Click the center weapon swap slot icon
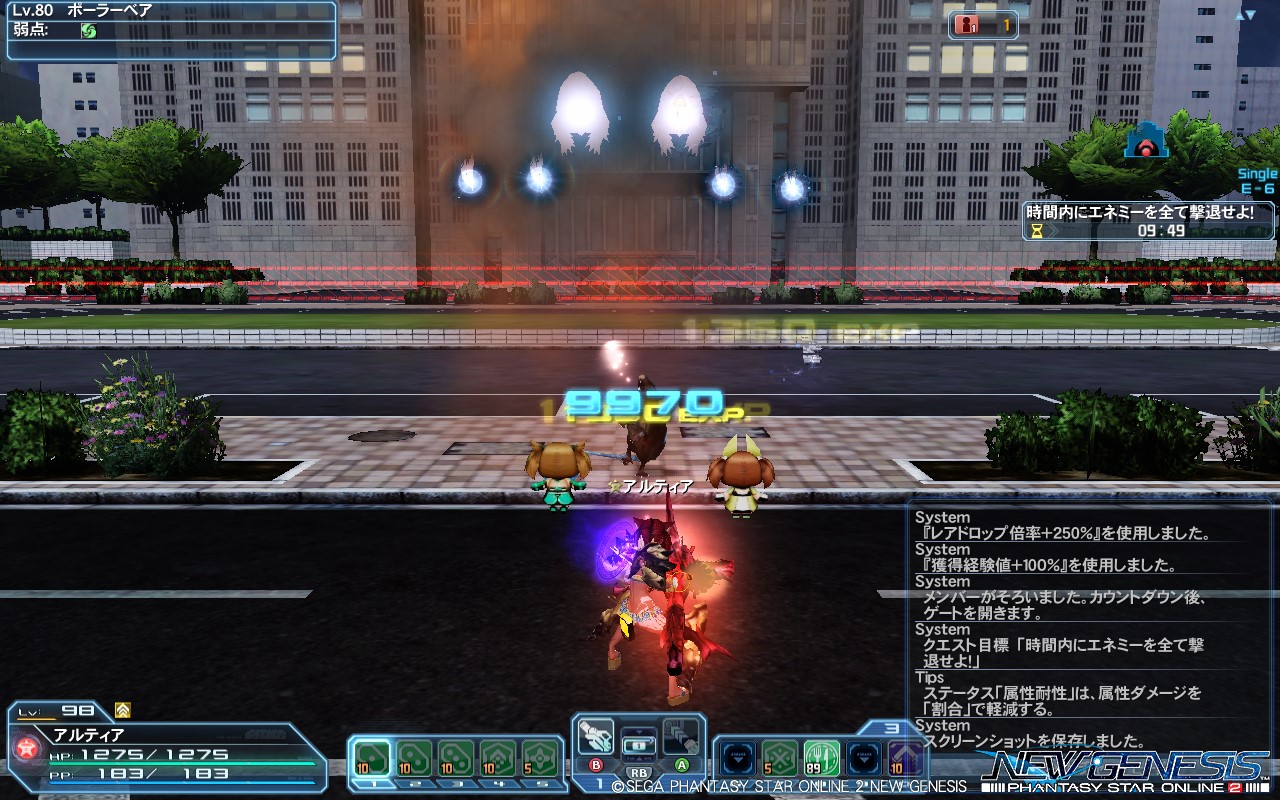 (x=640, y=743)
